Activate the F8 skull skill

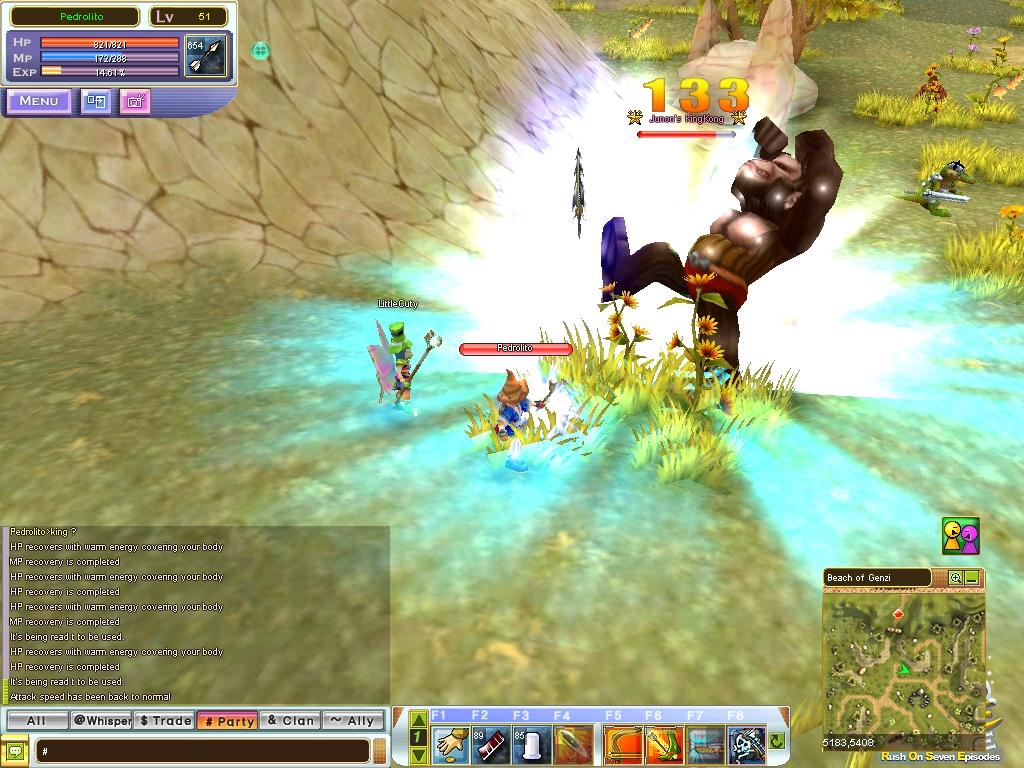tap(745, 744)
